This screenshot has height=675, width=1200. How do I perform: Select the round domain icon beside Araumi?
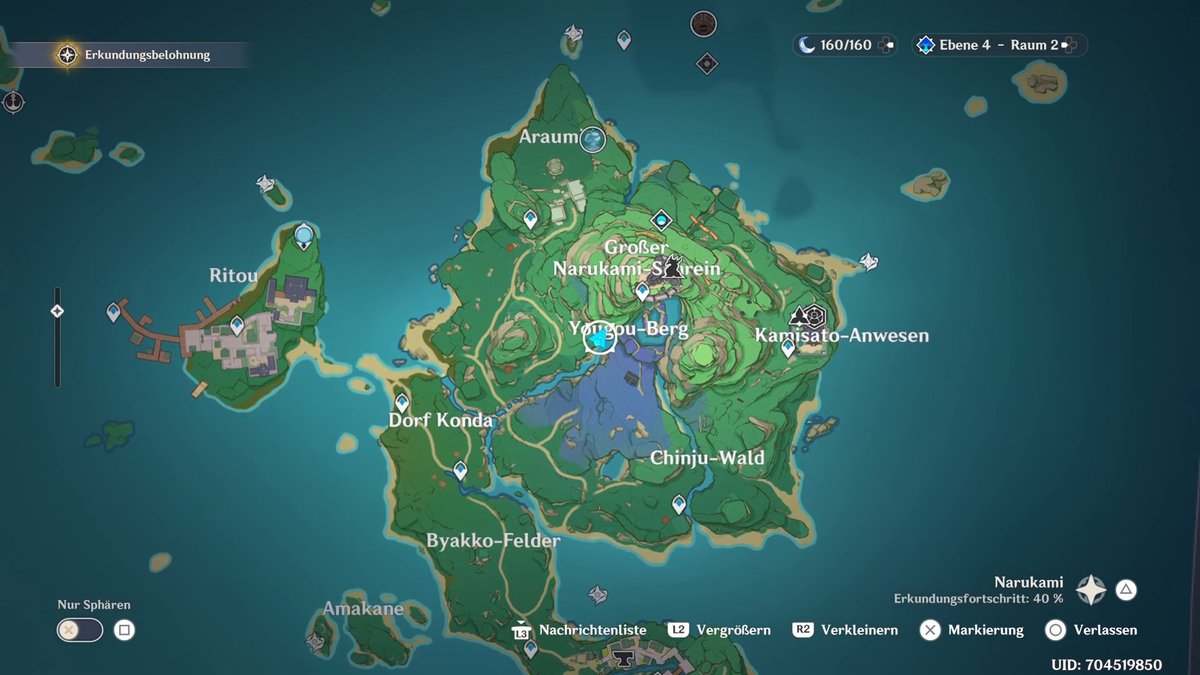[x=594, y=139]
